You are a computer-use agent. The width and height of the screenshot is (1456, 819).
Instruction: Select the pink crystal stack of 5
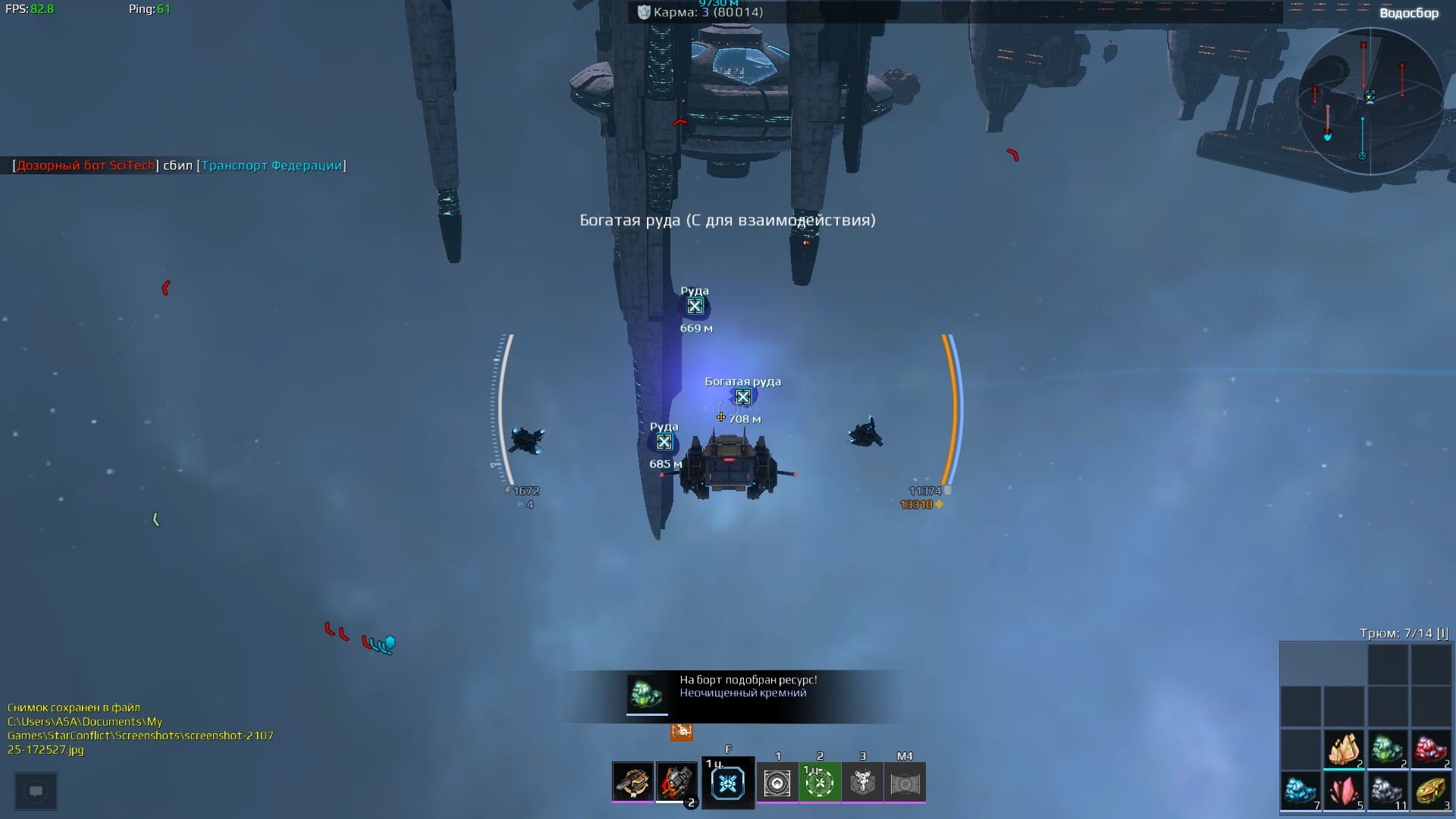(x=1344, y=792)
